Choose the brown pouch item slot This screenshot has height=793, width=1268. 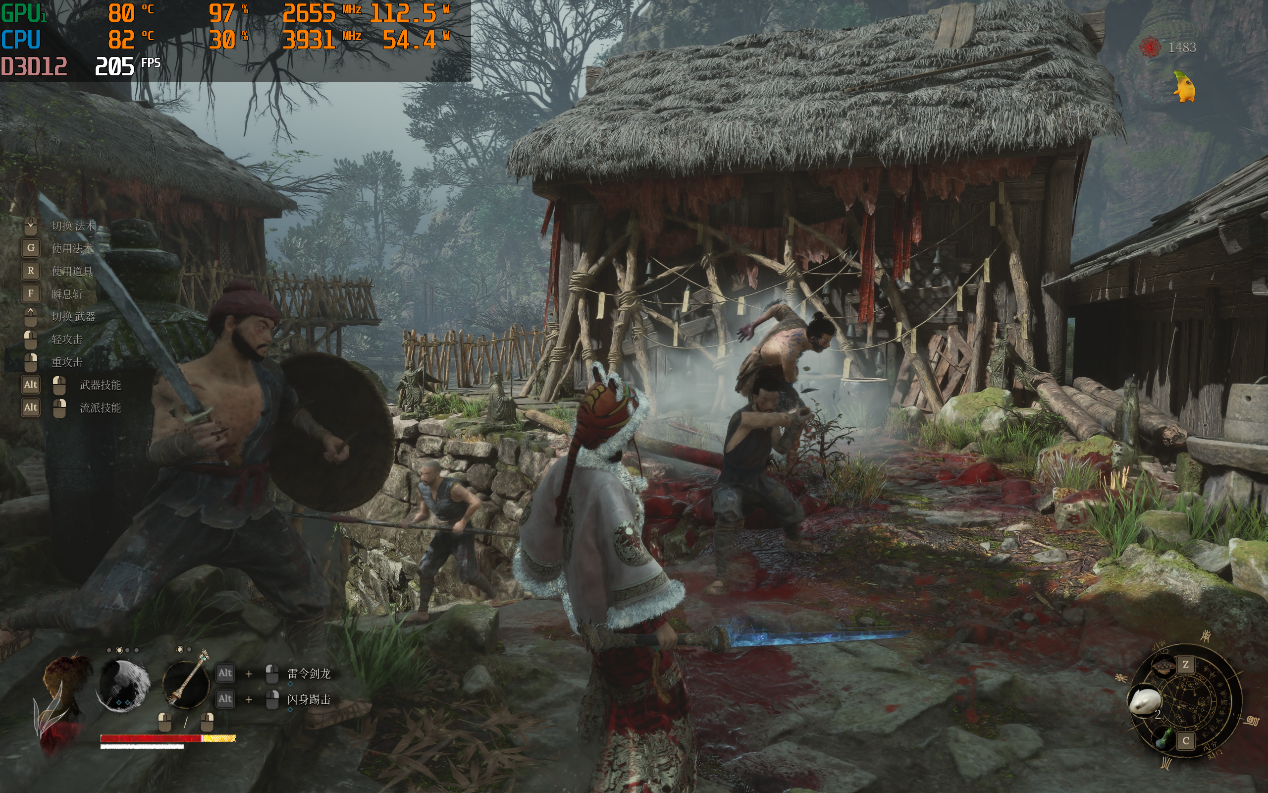1163,666
